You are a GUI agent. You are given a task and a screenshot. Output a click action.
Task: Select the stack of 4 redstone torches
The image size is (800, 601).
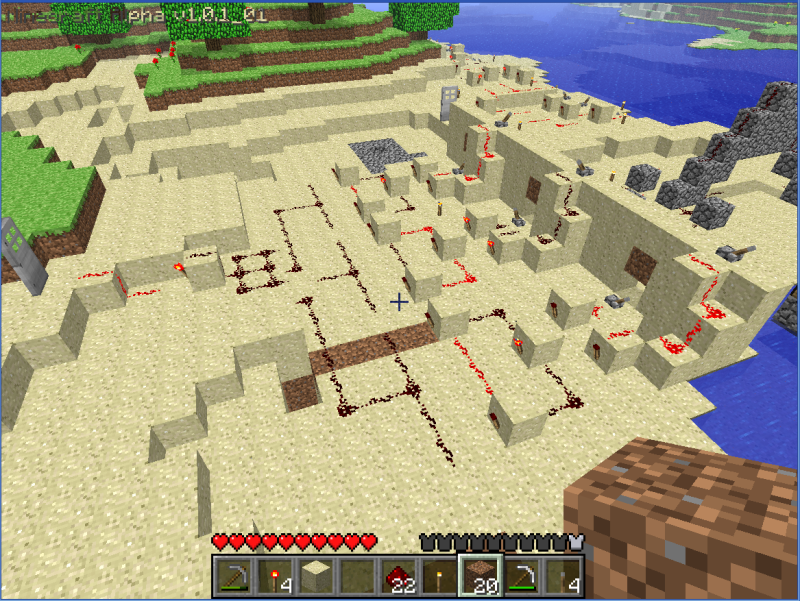point(274,577)
